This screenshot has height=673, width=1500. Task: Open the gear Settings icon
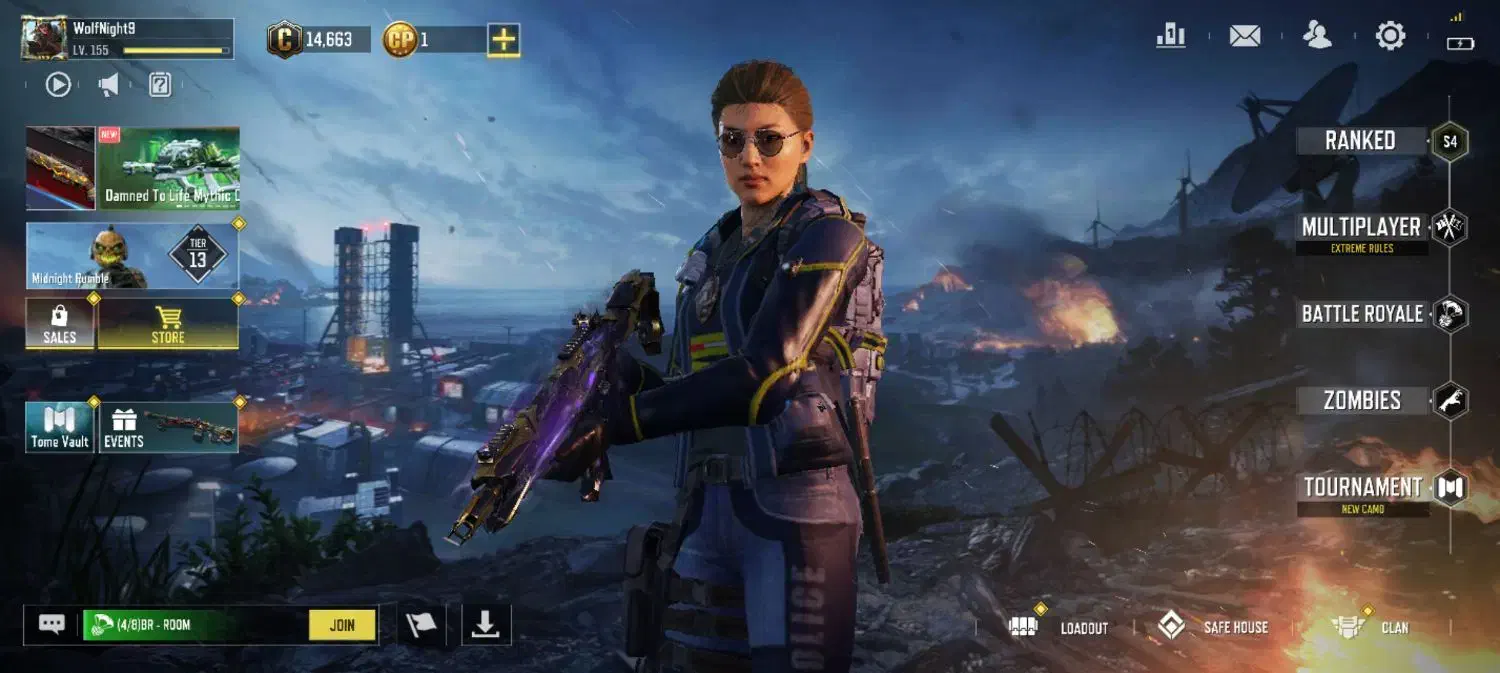pos(1390,36)
